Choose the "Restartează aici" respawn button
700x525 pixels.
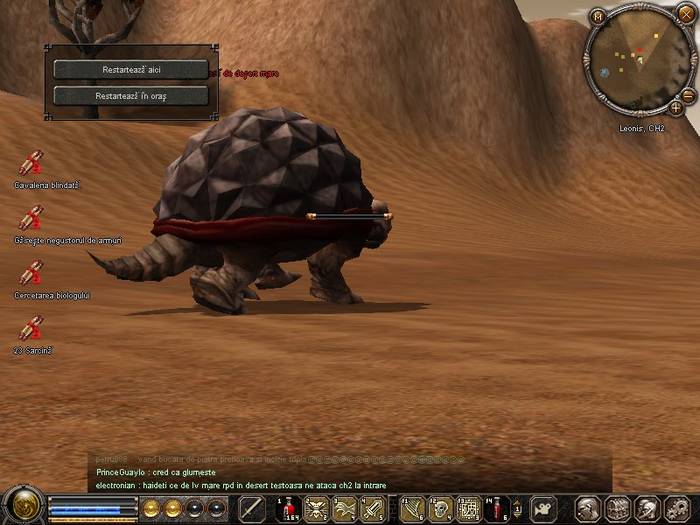click(x=130, y=70)
